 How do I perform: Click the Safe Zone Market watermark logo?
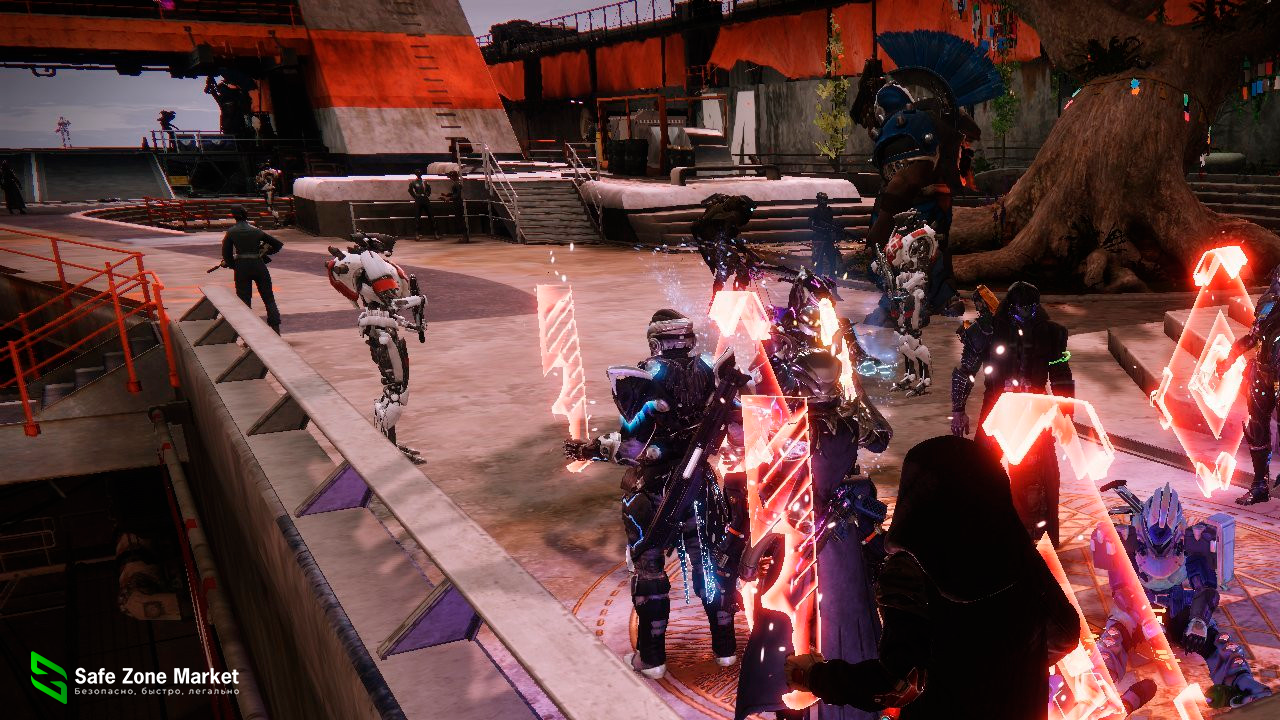click(x=49, y=677)
